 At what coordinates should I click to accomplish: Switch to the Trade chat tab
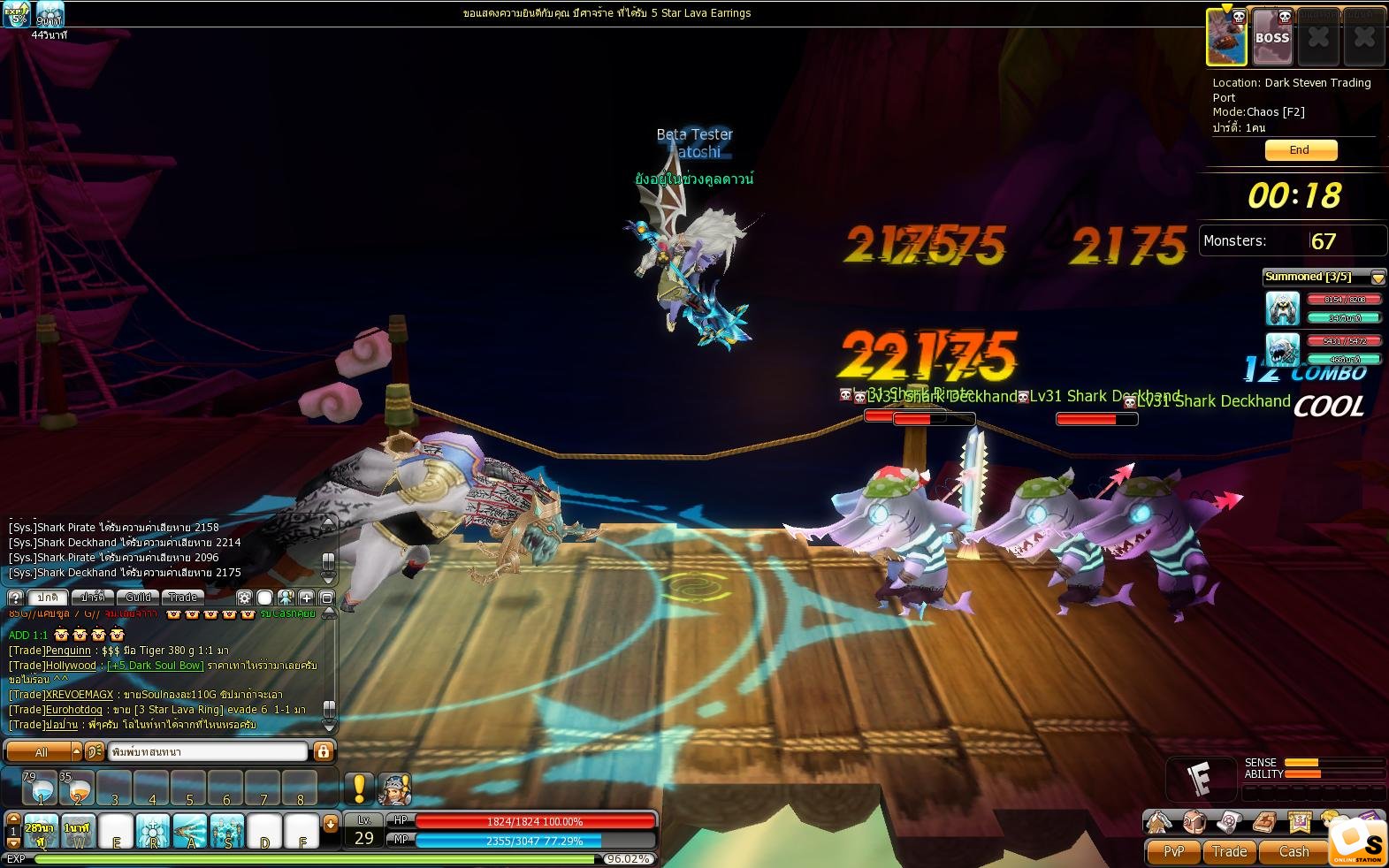pos(182,598)
